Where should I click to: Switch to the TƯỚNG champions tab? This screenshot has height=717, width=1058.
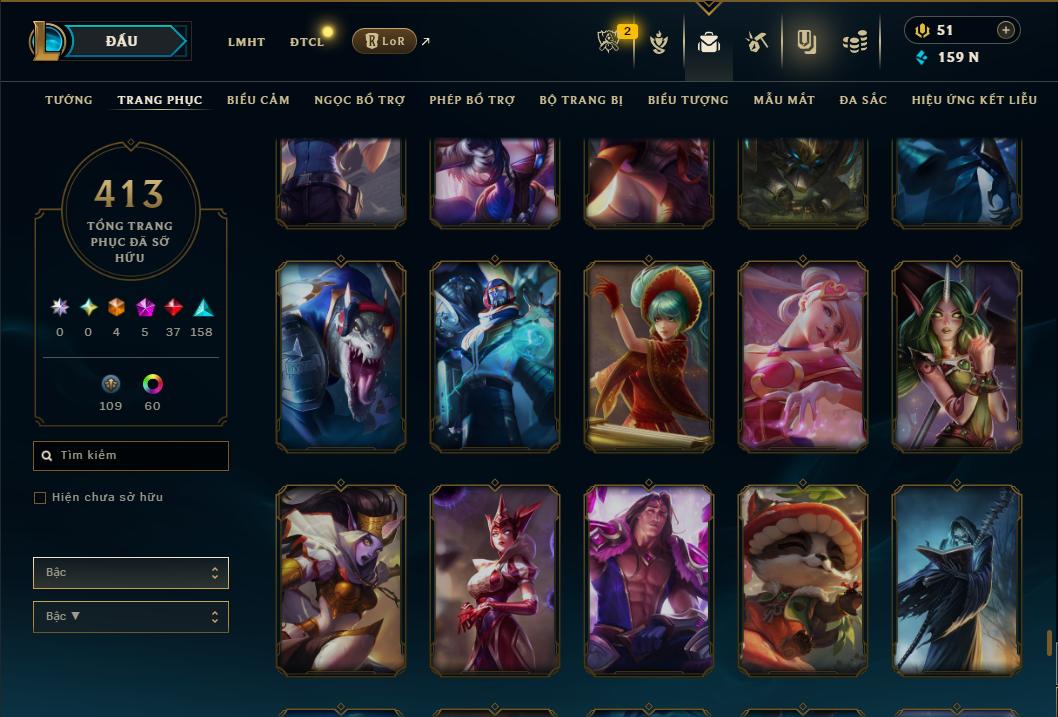tap(69, 100)
